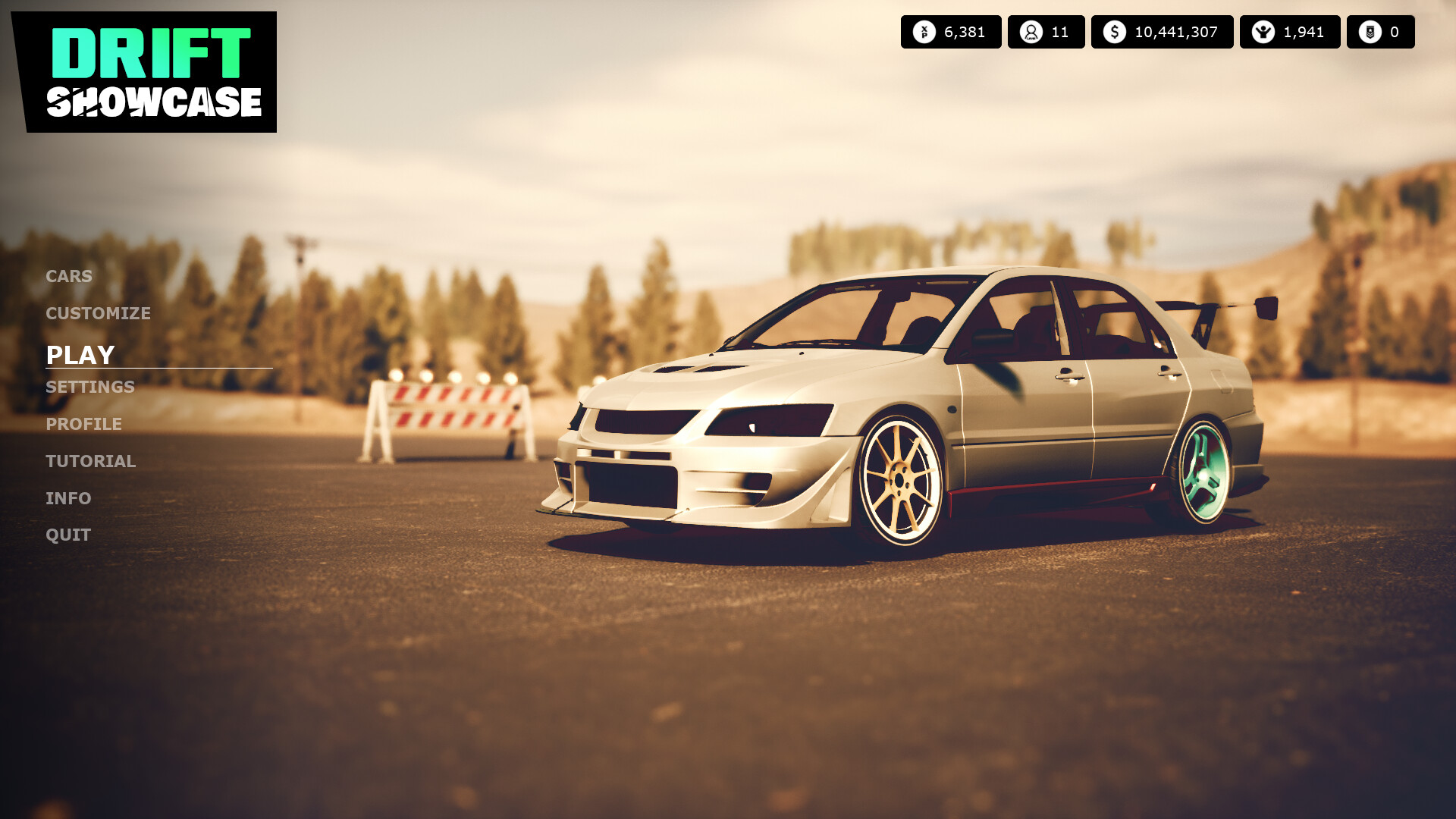This screenshot has width=1456, height=819.
Task: Select QUIT to exit the game
Action: (x=67, y=534)
